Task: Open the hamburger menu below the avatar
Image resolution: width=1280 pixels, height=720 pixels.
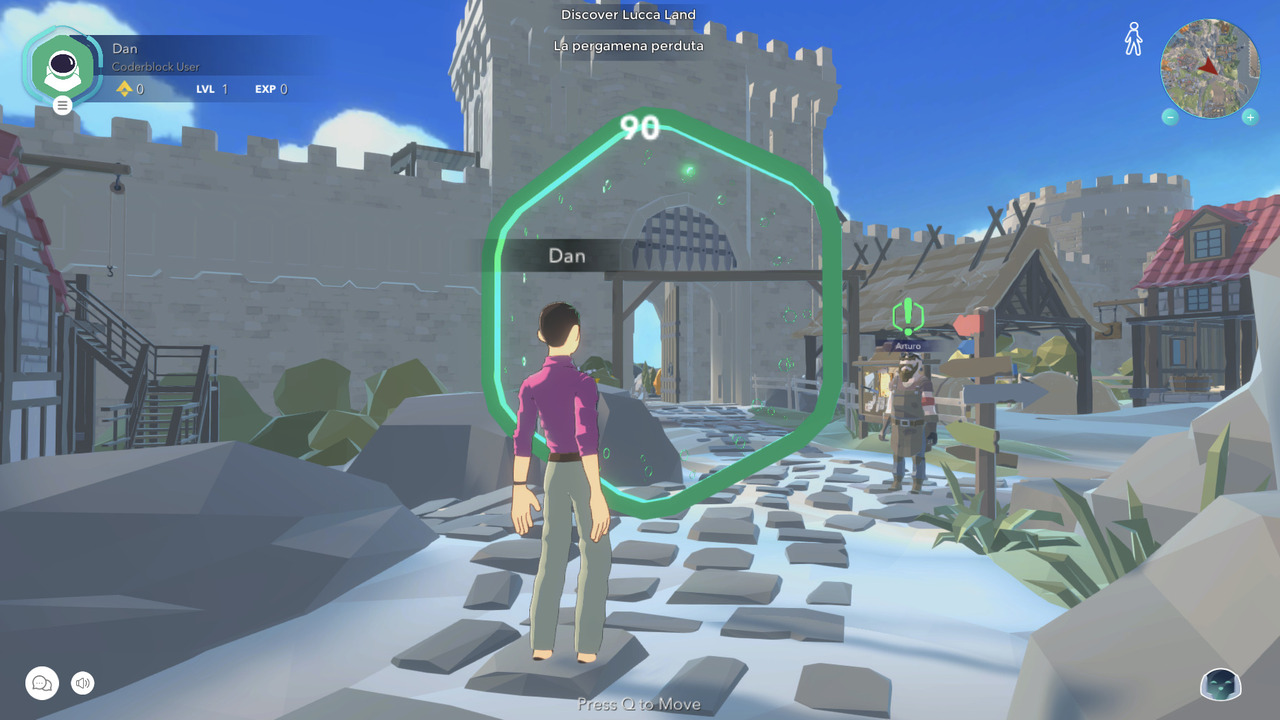Action: point(63,105)
